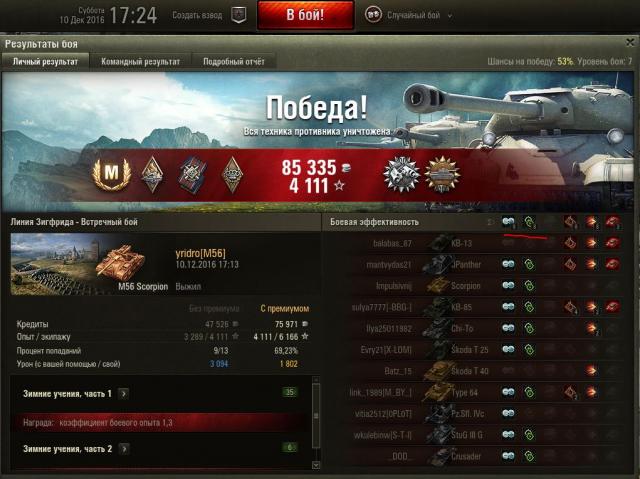Expand the Зимние учения, часть 2 mission
640x479 pixels.
[123, 449]
